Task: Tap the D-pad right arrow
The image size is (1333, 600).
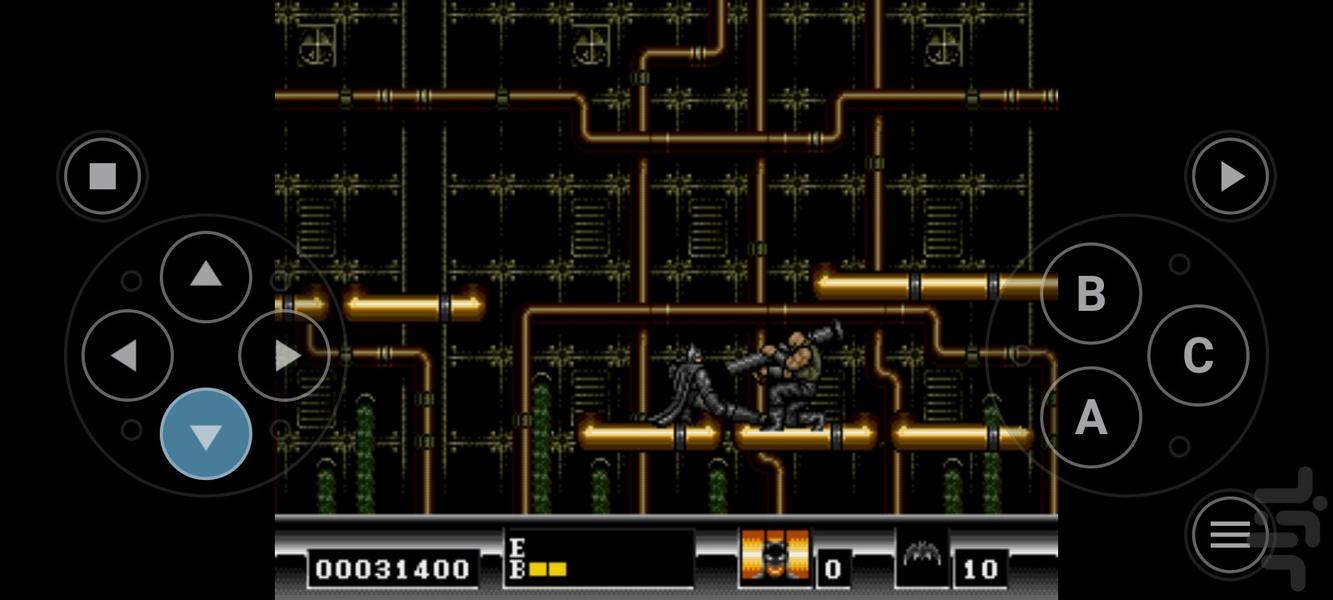Action: [285, 356]
